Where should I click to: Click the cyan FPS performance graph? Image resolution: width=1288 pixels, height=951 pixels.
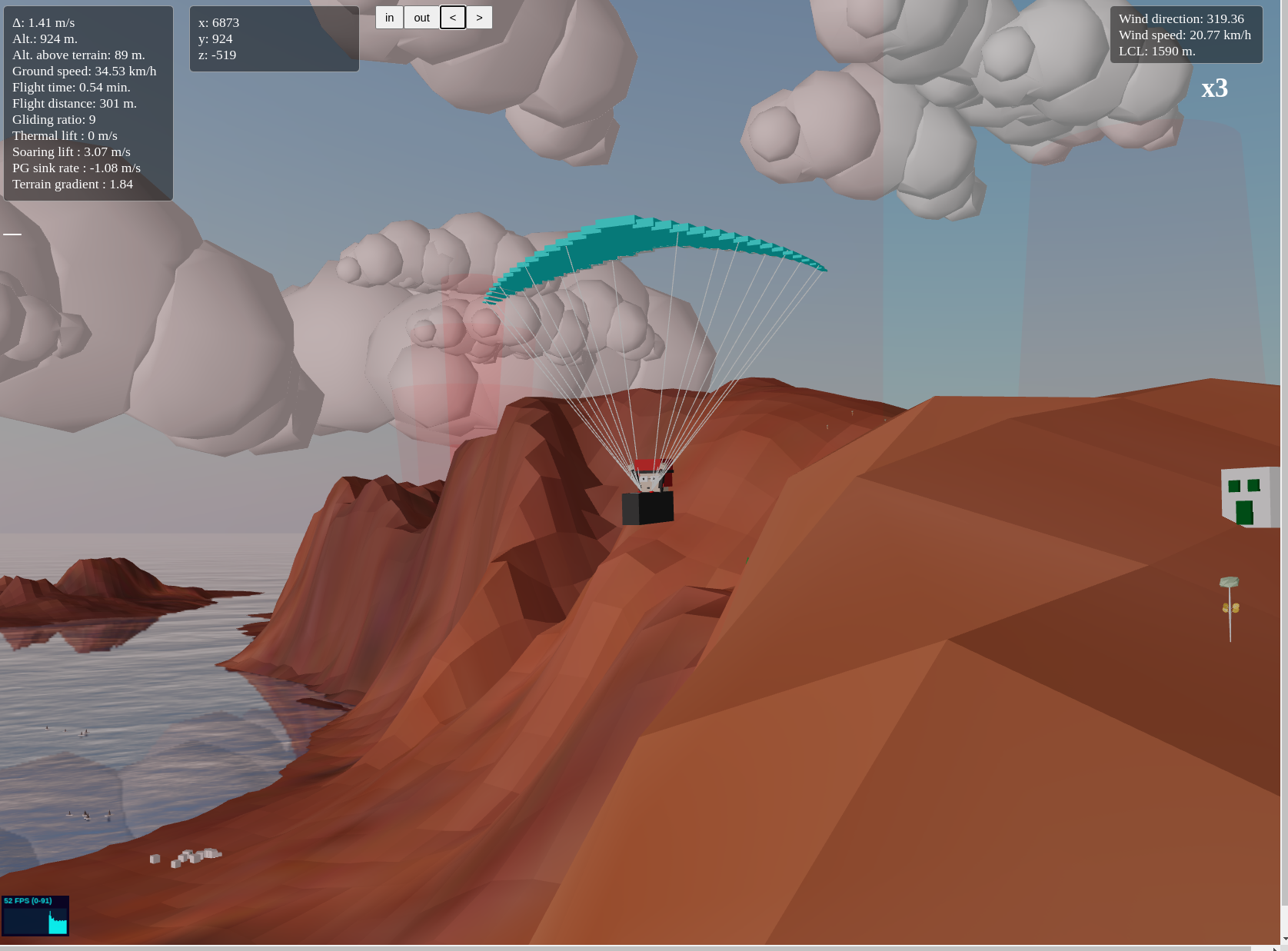pyautogui.click(x=35, y=919)
